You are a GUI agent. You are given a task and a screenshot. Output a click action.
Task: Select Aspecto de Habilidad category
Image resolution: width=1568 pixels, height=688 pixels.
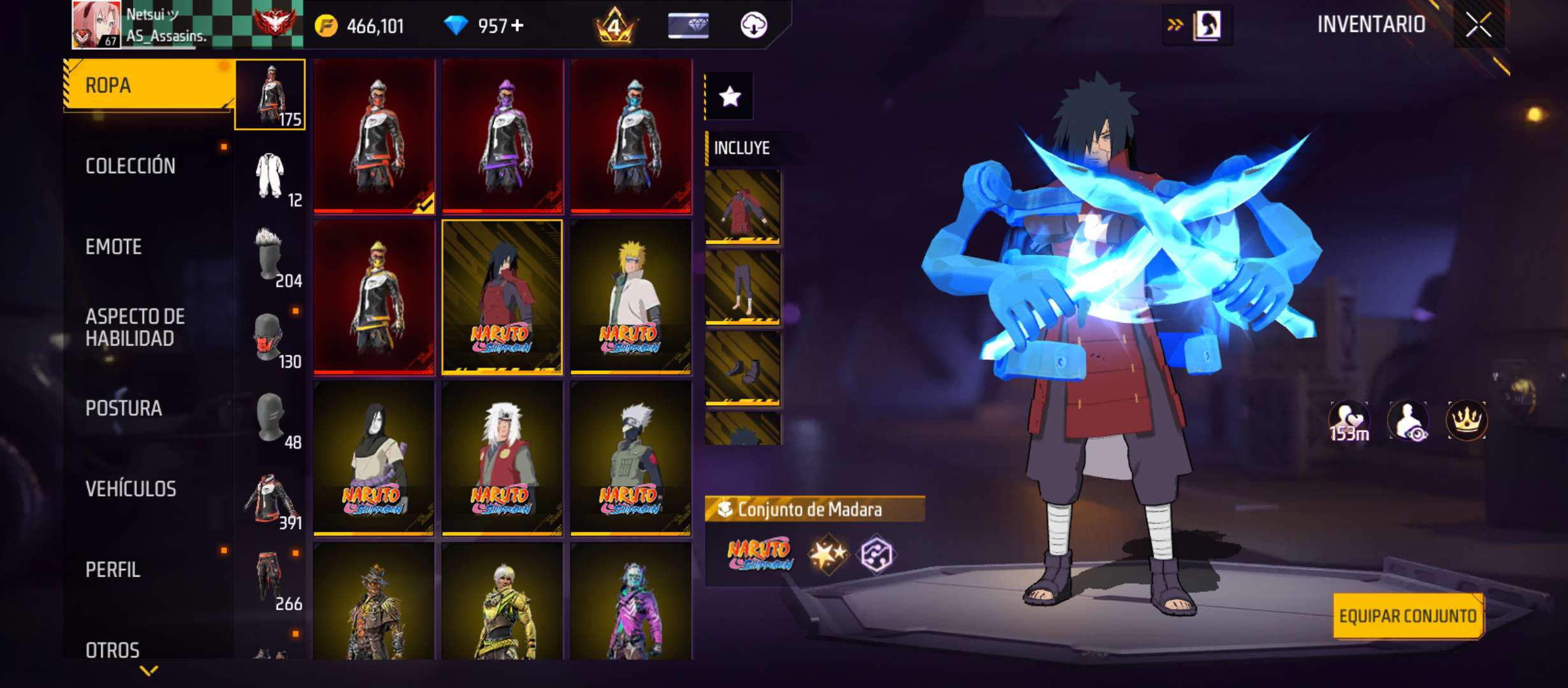(x=135, y=327)
